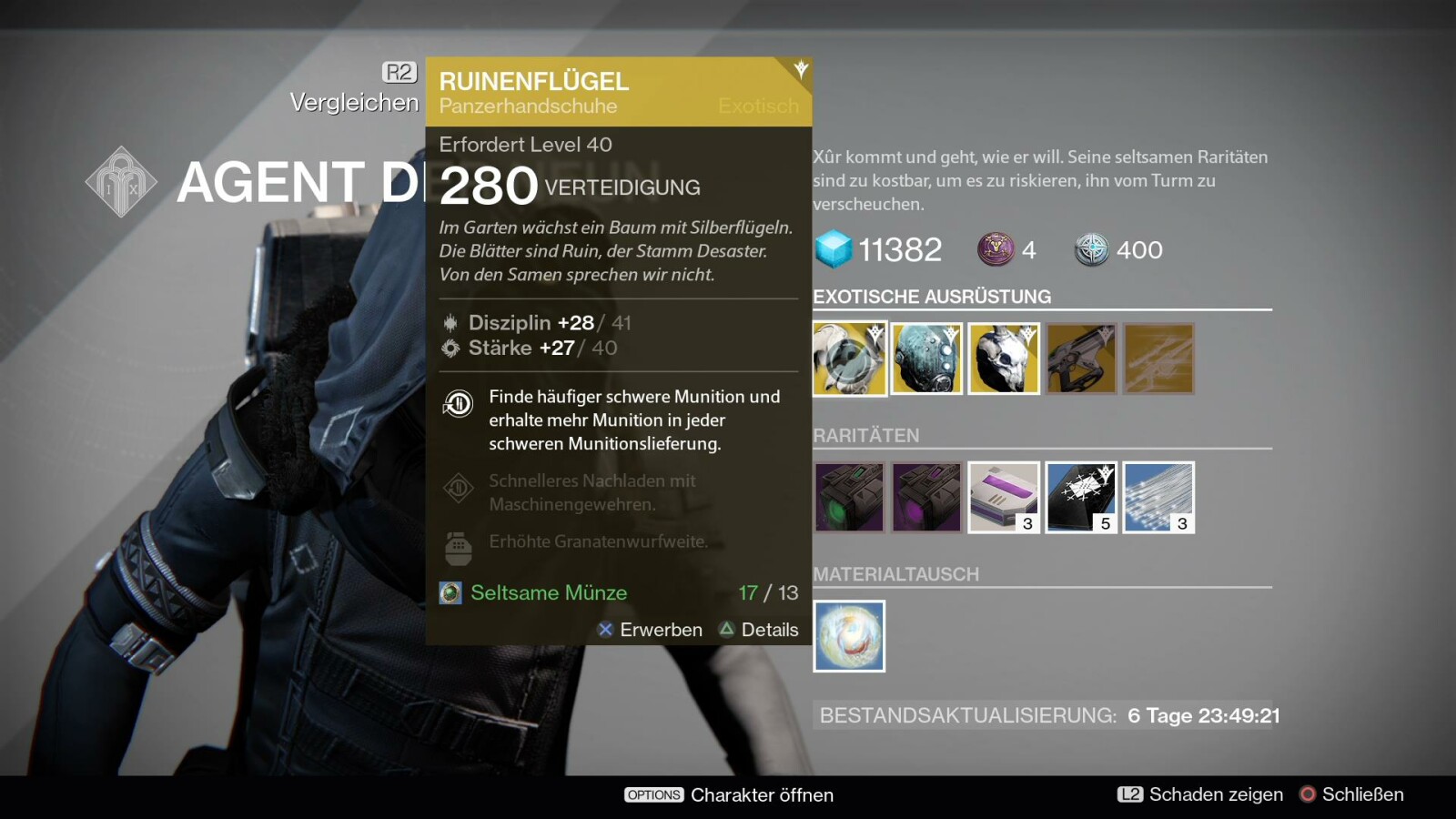Viewport: 1456px width, 819px height.
Task: Click the Erwerben purchase option
Action: 650,630
